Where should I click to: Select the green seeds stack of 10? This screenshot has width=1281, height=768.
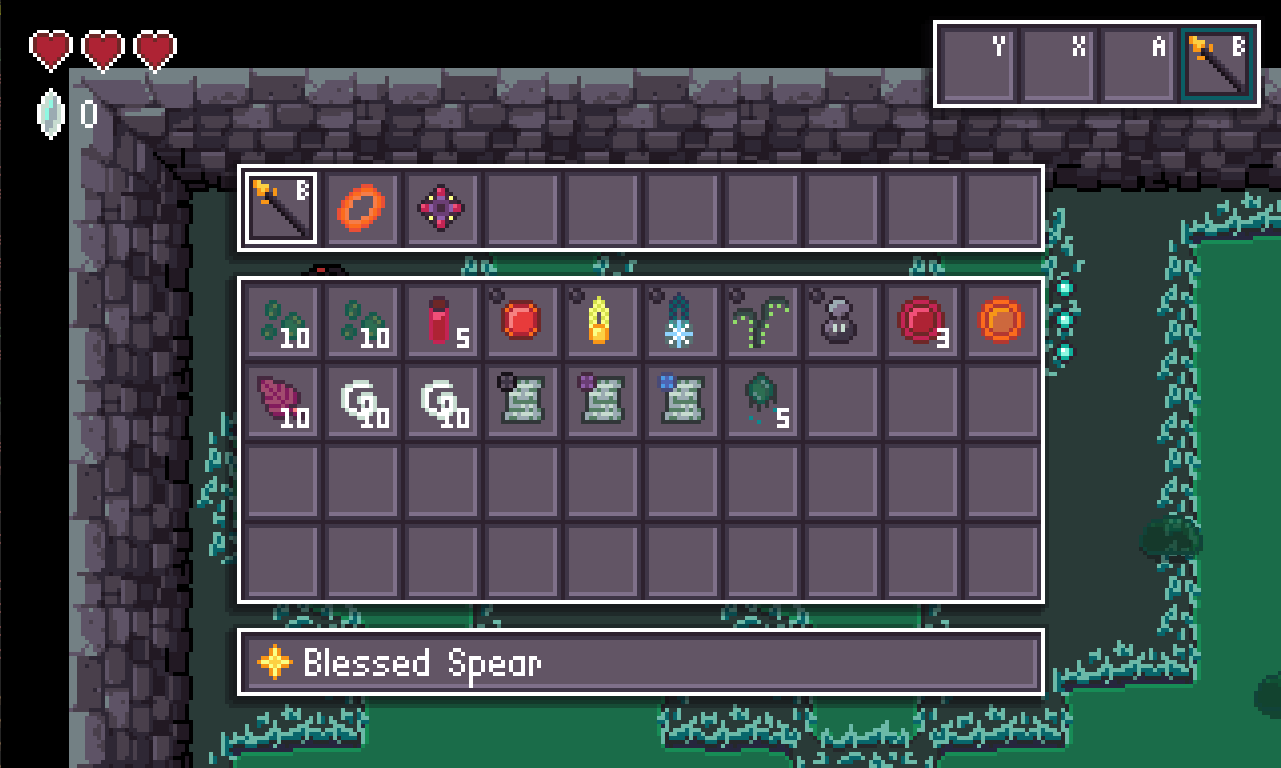coord(283,320)
